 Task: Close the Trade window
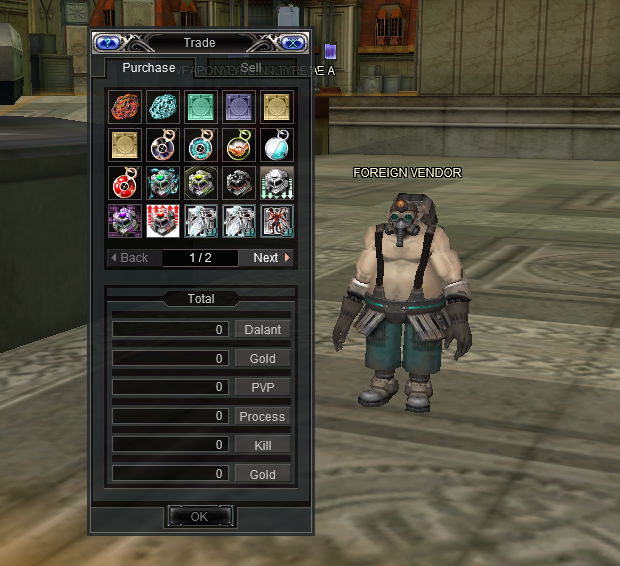coord(291,43)
